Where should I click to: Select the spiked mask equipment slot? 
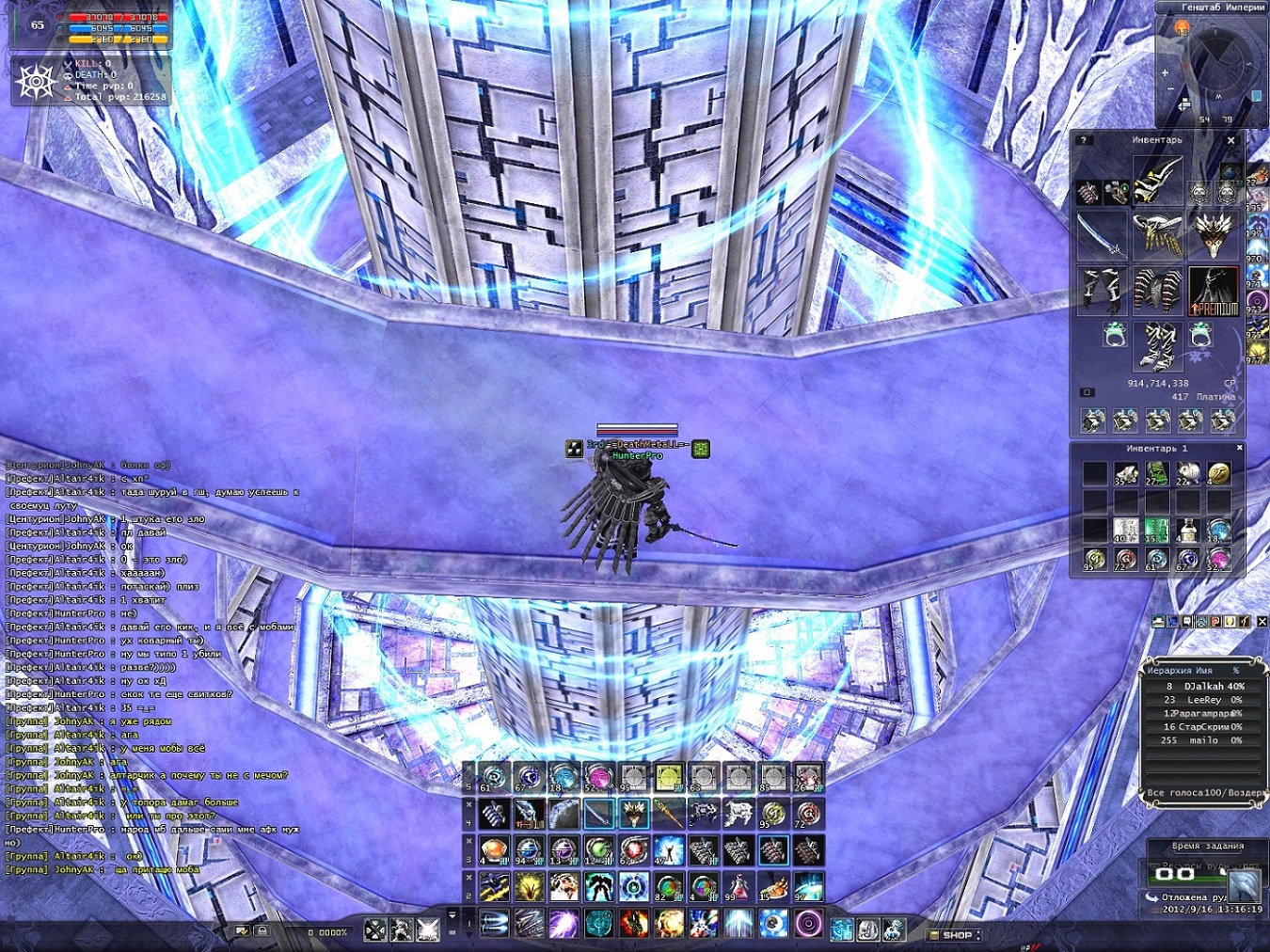[1214, 234]
